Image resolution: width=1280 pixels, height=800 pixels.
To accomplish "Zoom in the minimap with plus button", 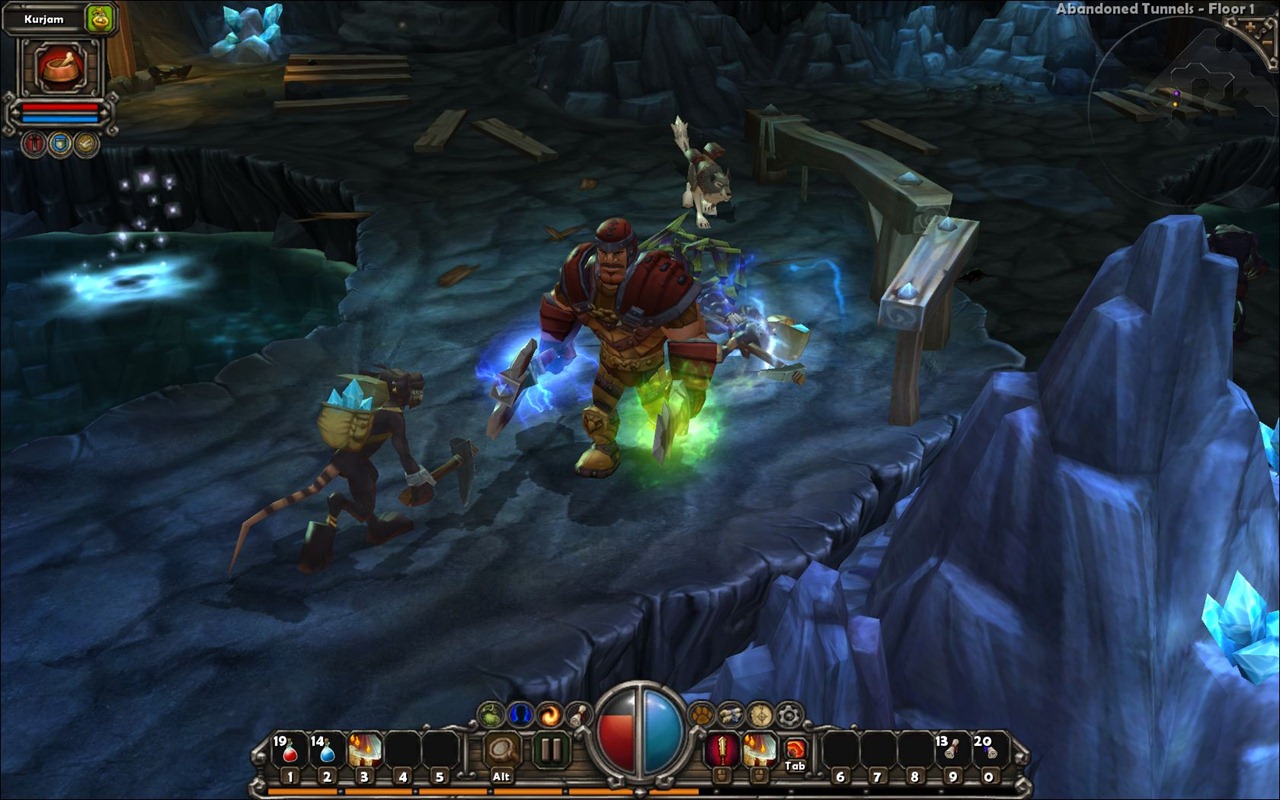I will pos(1248,28).
